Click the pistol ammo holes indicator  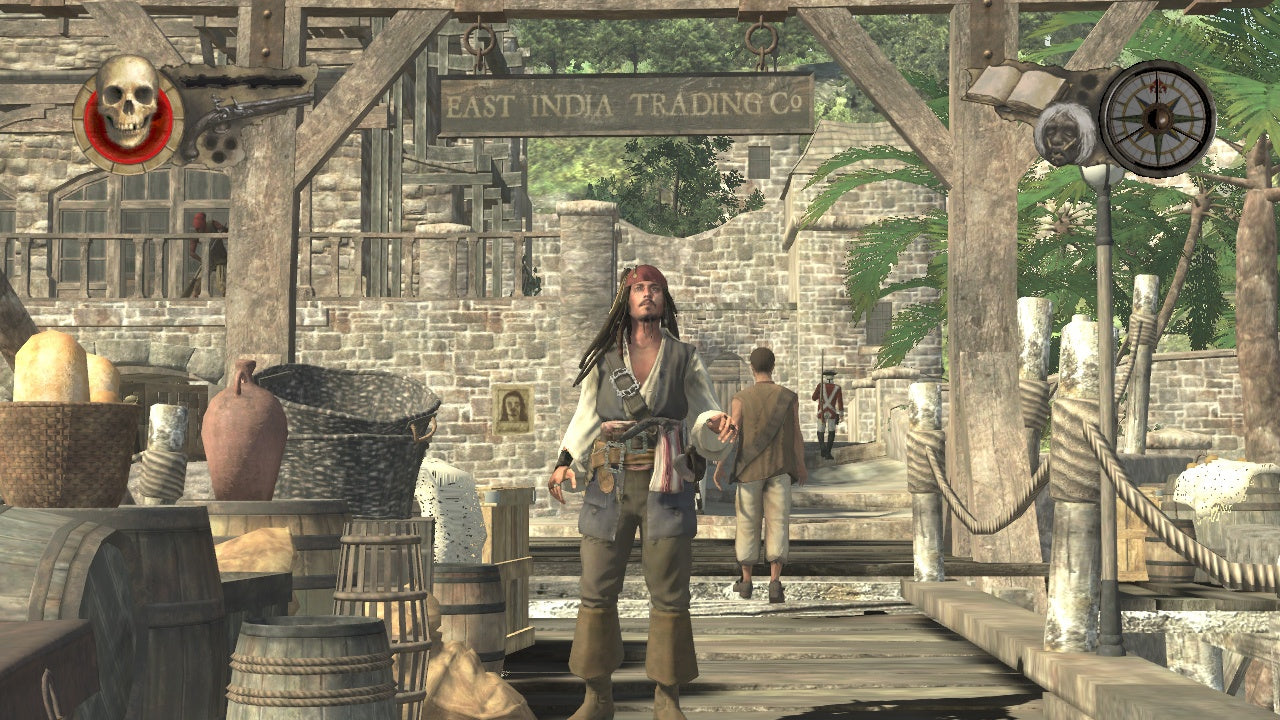[x=220, y=148]
